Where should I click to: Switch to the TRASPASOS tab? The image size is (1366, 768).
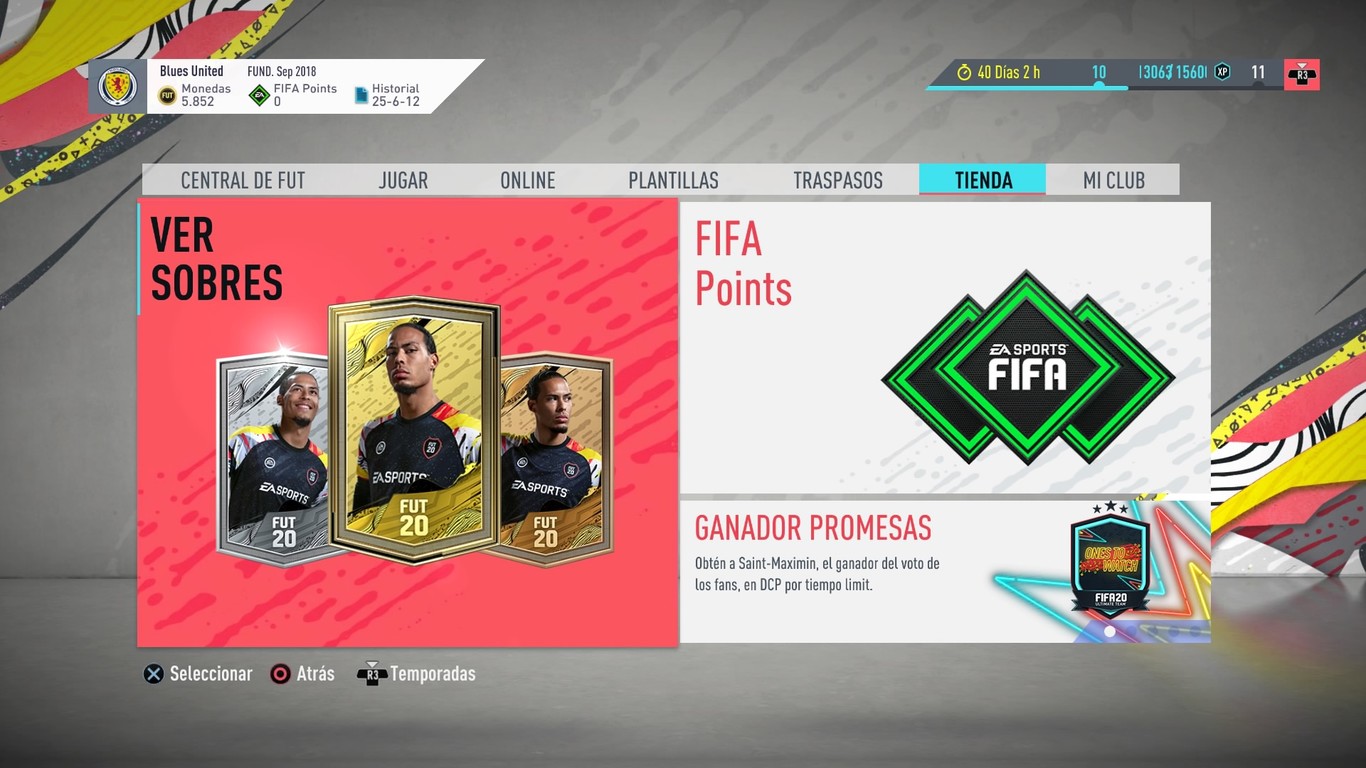[x=838, y=180]
